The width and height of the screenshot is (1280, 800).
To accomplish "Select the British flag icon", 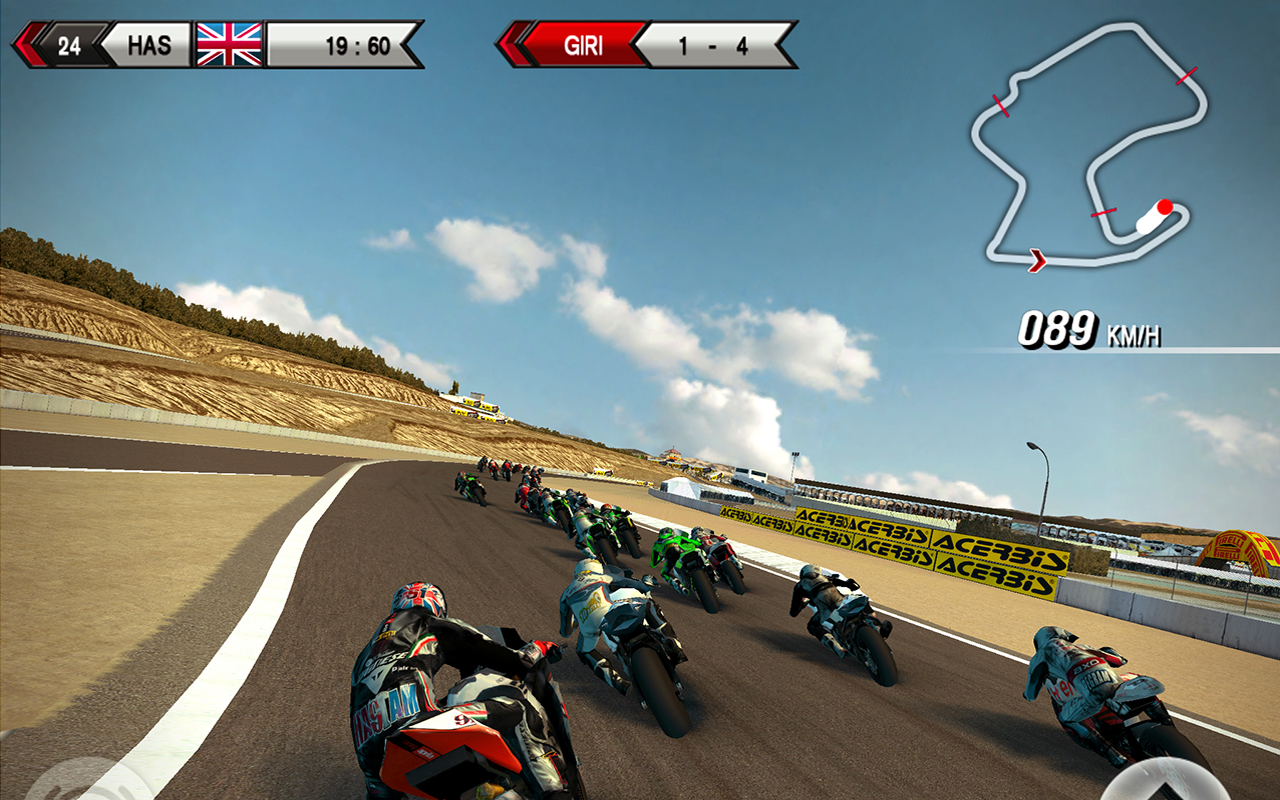I will click(228, 42).
